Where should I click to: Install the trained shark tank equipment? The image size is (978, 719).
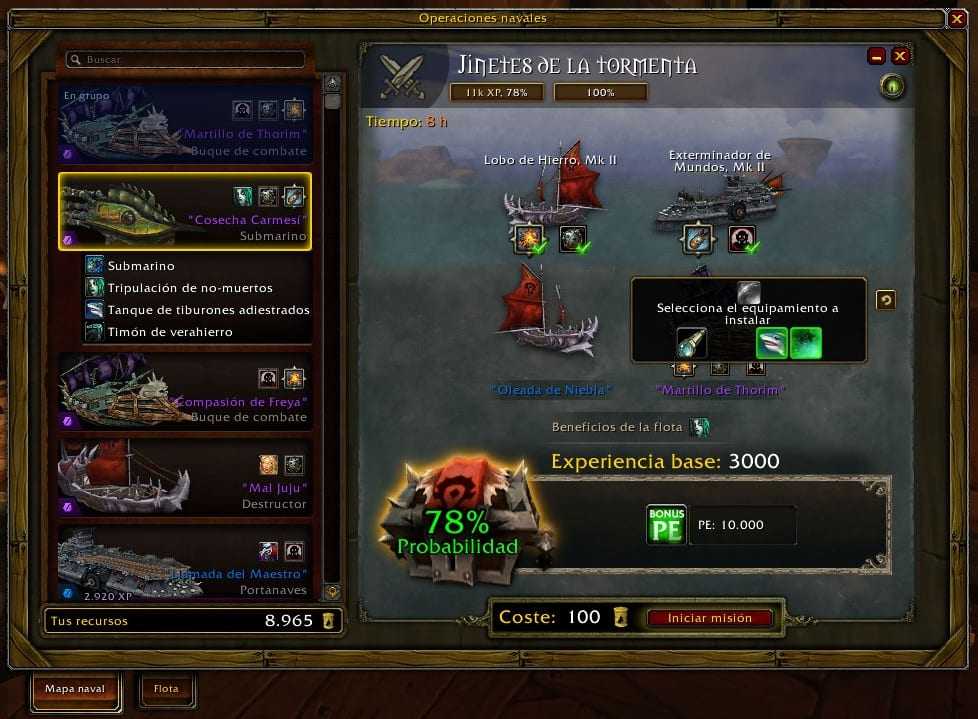pos(771,343)
